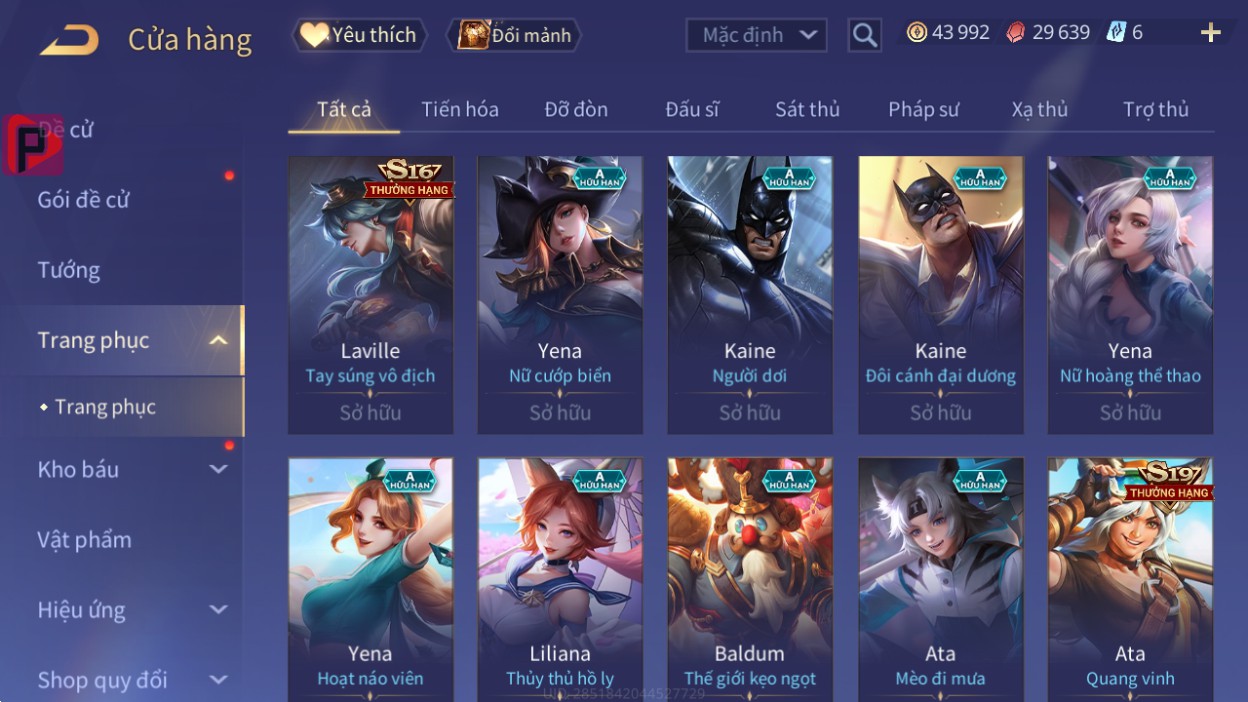Select the Laville Tay súng vô địch skin
This screenshot has height=702, width=1248.
point(370,294)
